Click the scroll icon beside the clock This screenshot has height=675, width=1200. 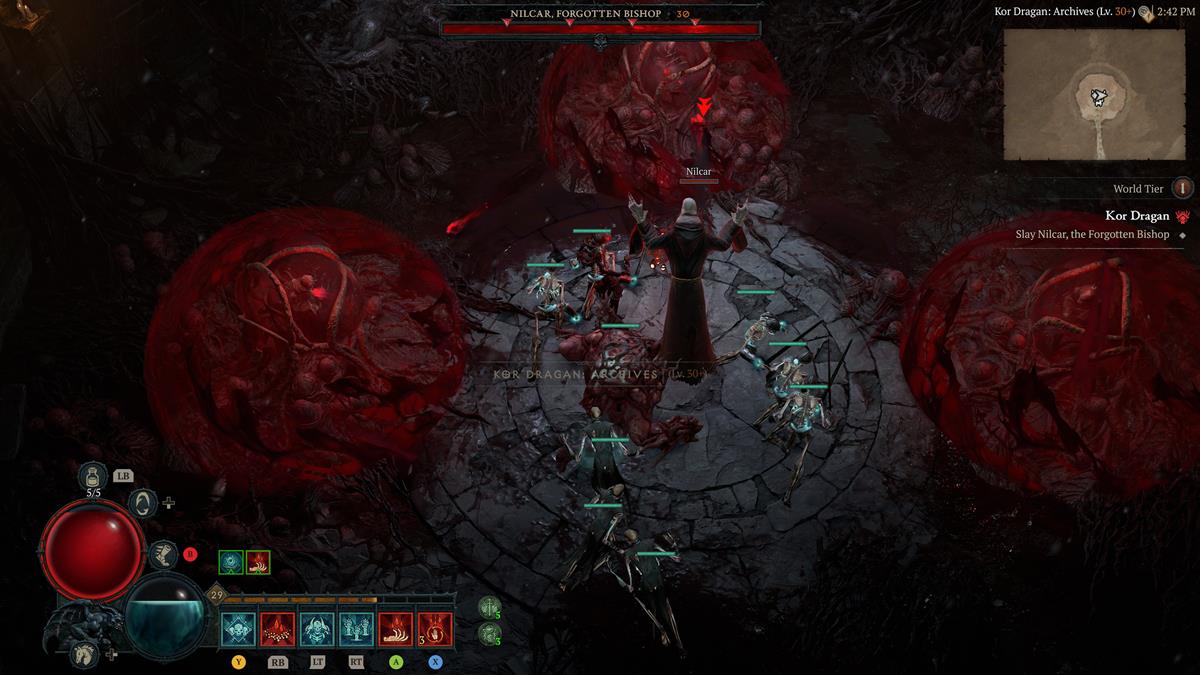click(x=1144, y=13)
